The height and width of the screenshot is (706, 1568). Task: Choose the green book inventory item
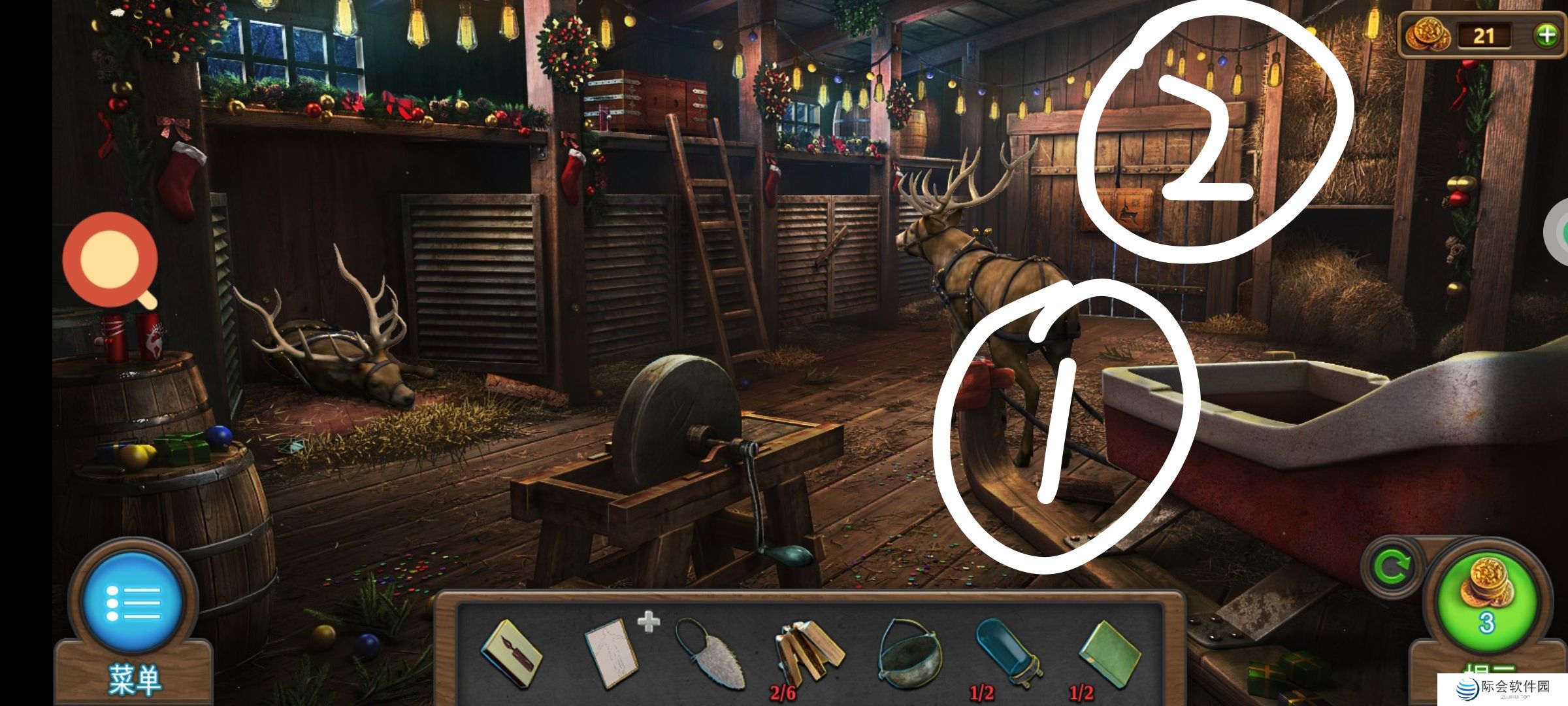click(x=1109, y=654)
